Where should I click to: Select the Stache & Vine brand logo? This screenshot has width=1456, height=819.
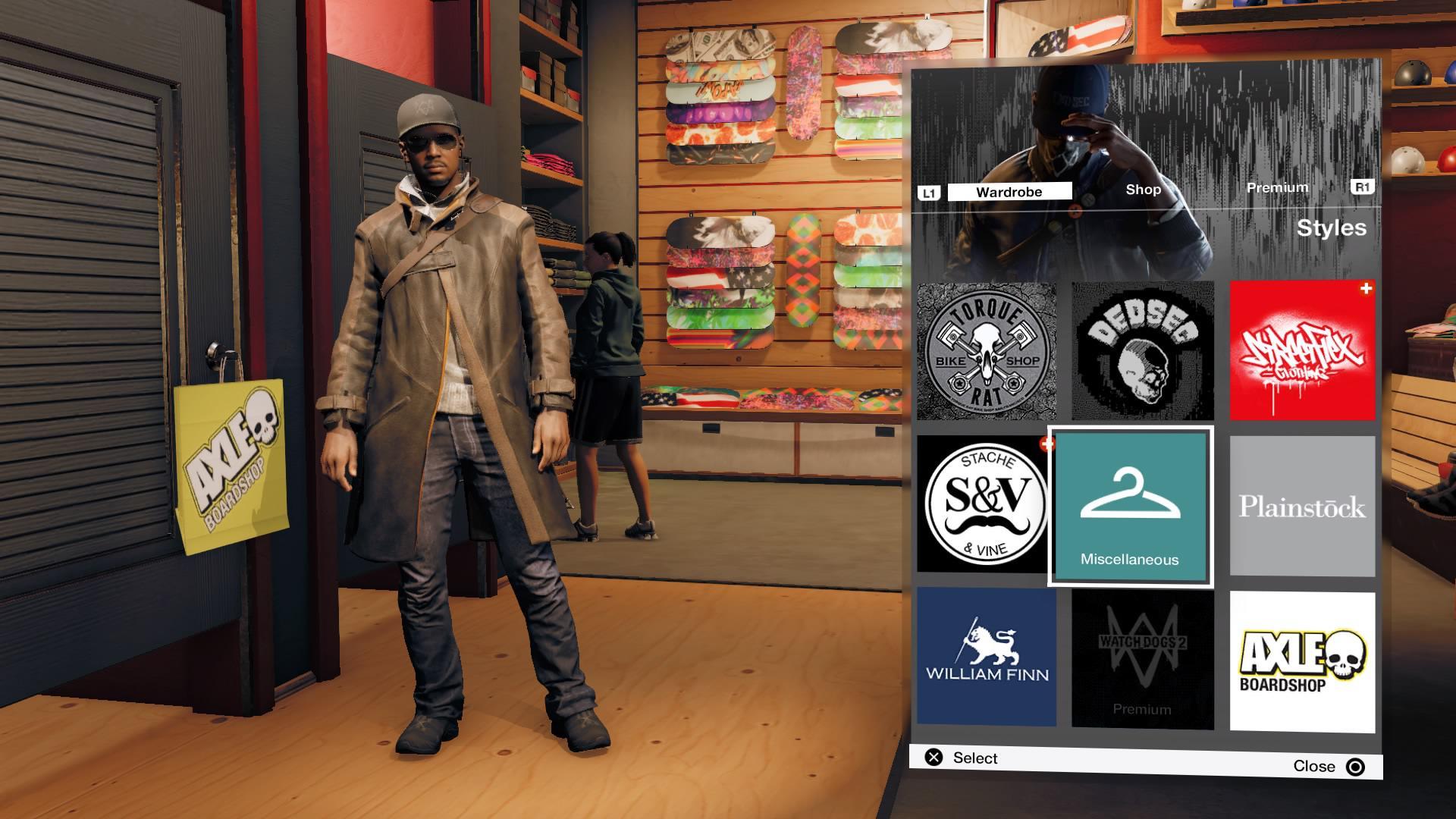coord(985,504)
